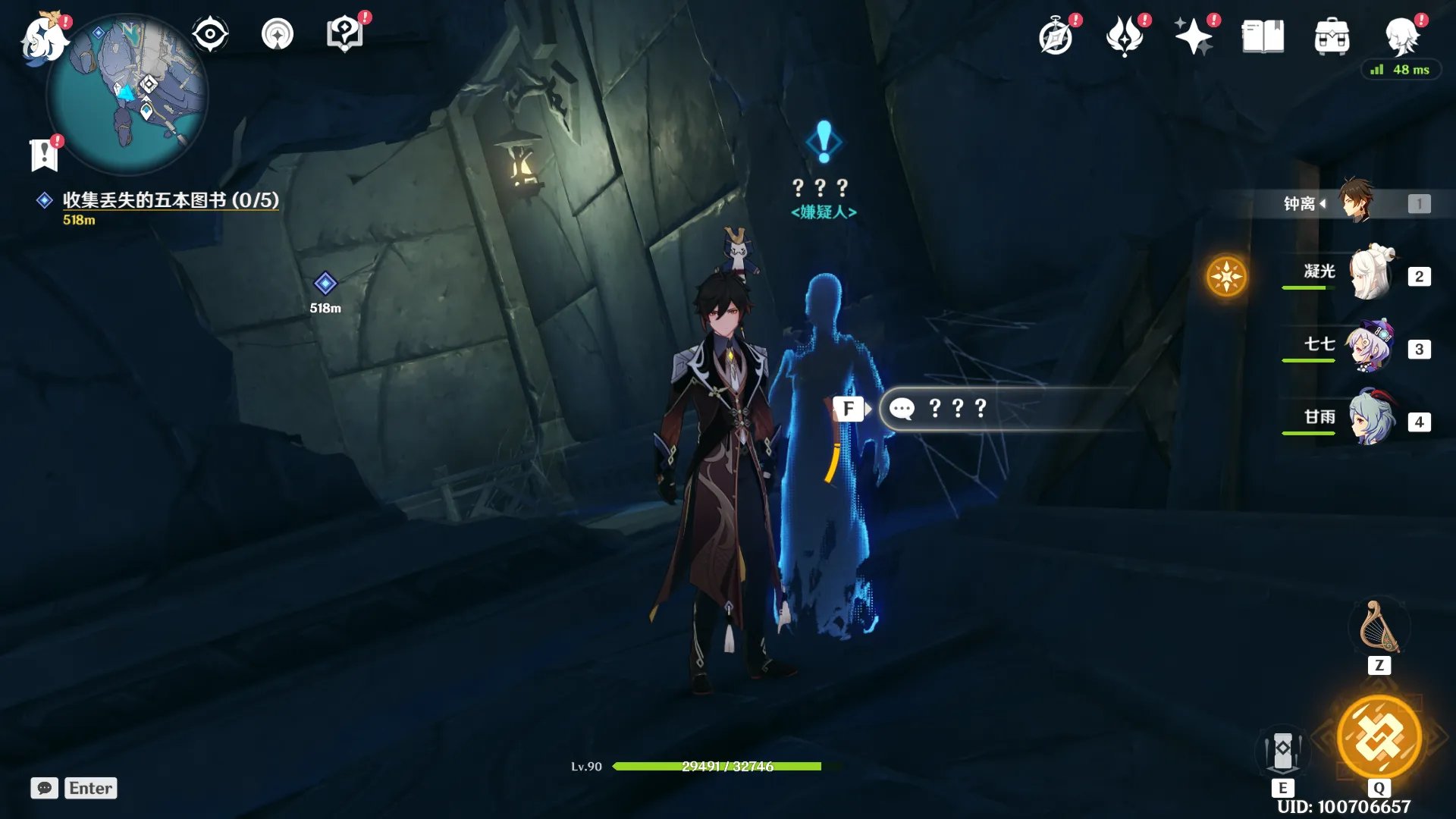The width and height of the screenshot is (1456, 819).
Task: Toggle elemental sight eye icon
Action: (210, 35)
